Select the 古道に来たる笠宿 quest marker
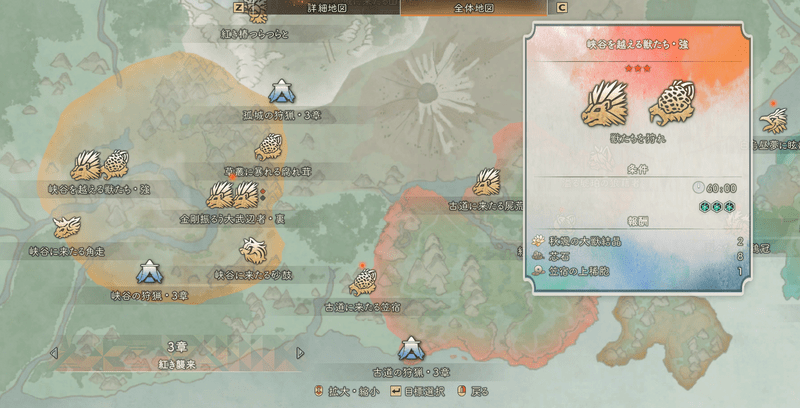This screenshot has width=800, height=408. (x=363, y=279)
